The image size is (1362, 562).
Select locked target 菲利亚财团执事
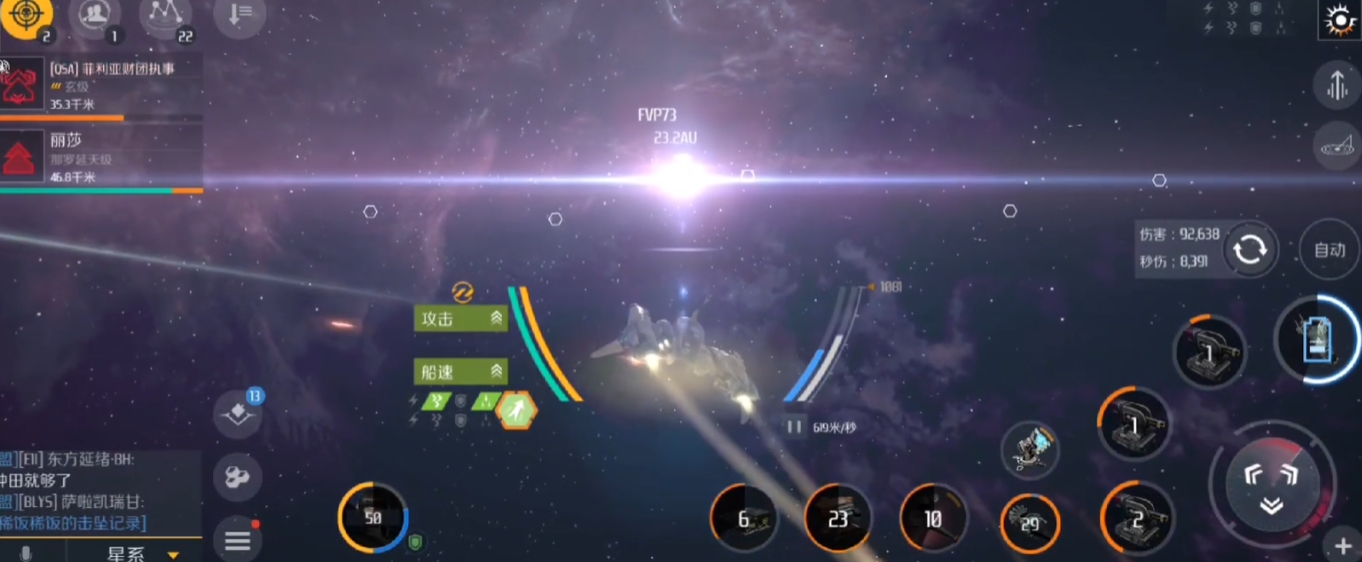pos(100,85)
